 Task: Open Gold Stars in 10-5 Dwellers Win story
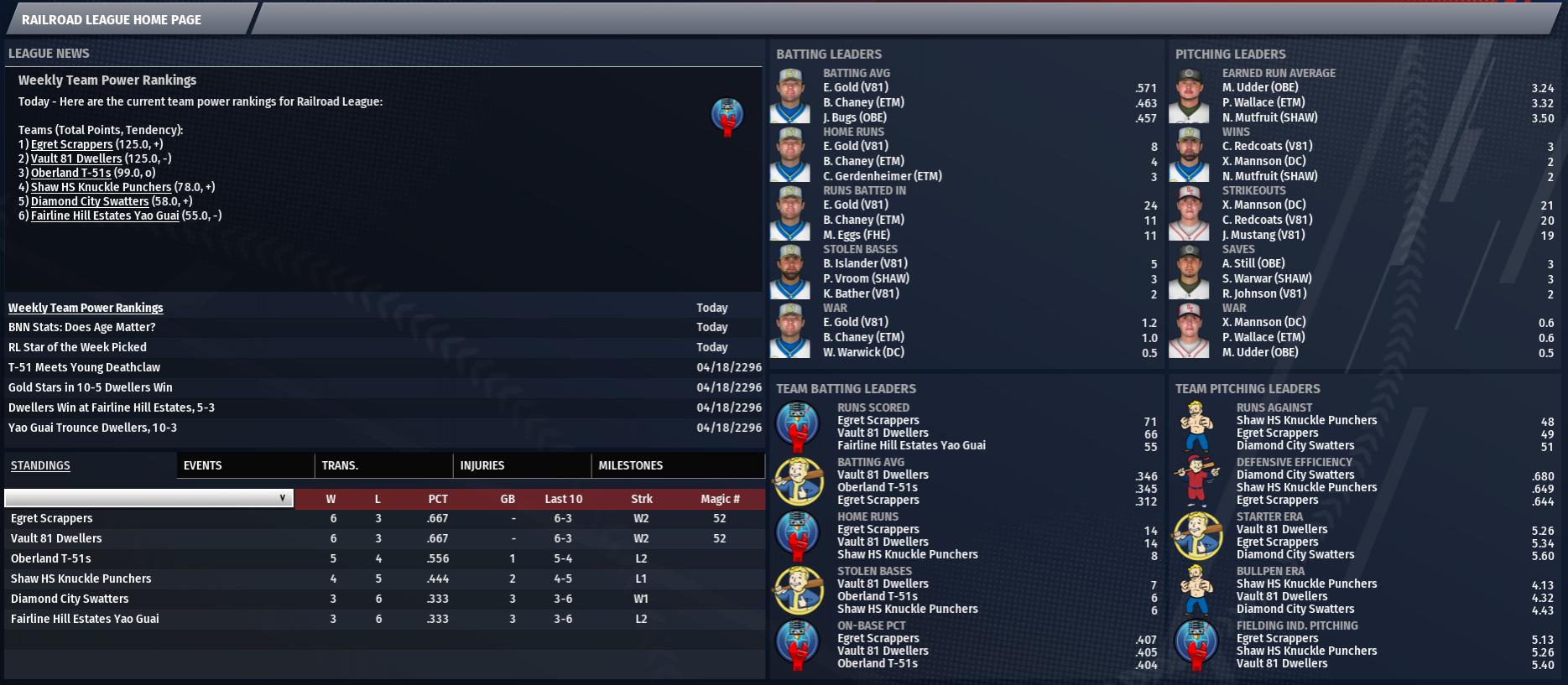coord(90,387)
